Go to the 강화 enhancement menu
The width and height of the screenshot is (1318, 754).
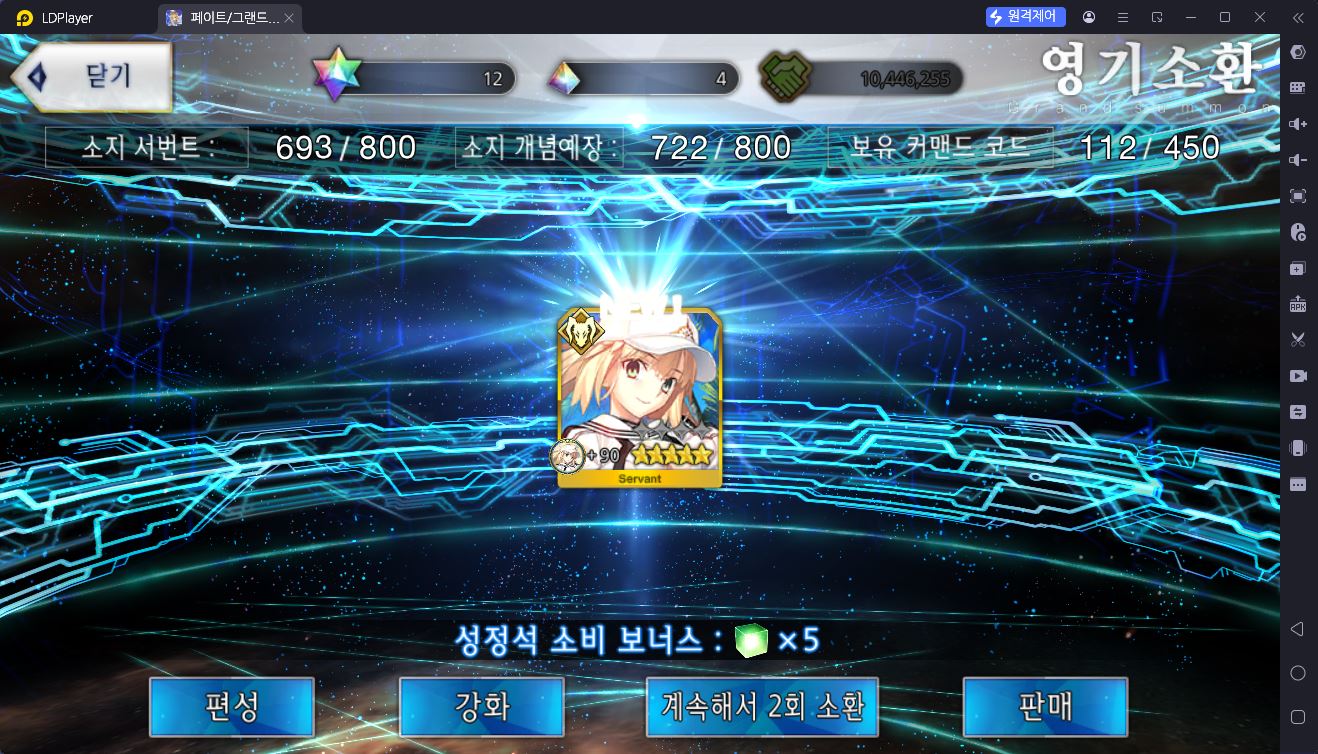click(x=482, y=707)
